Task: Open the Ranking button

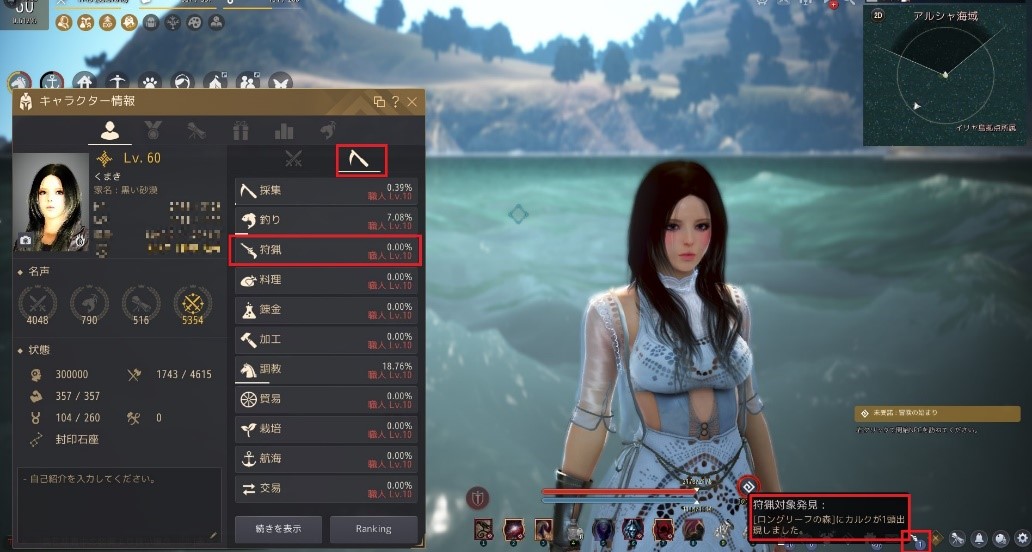Action: (374, 528)
